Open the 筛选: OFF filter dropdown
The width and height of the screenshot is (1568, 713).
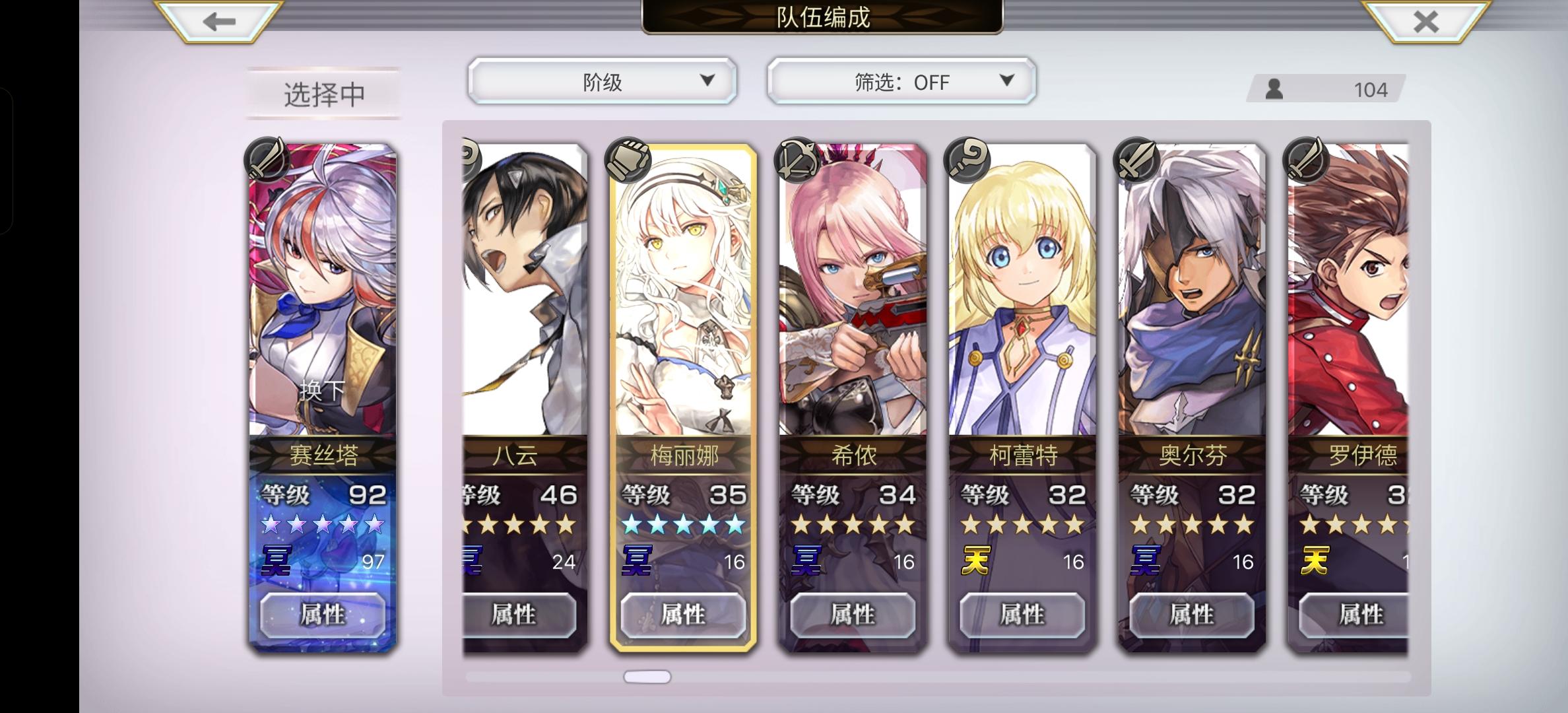899,81
